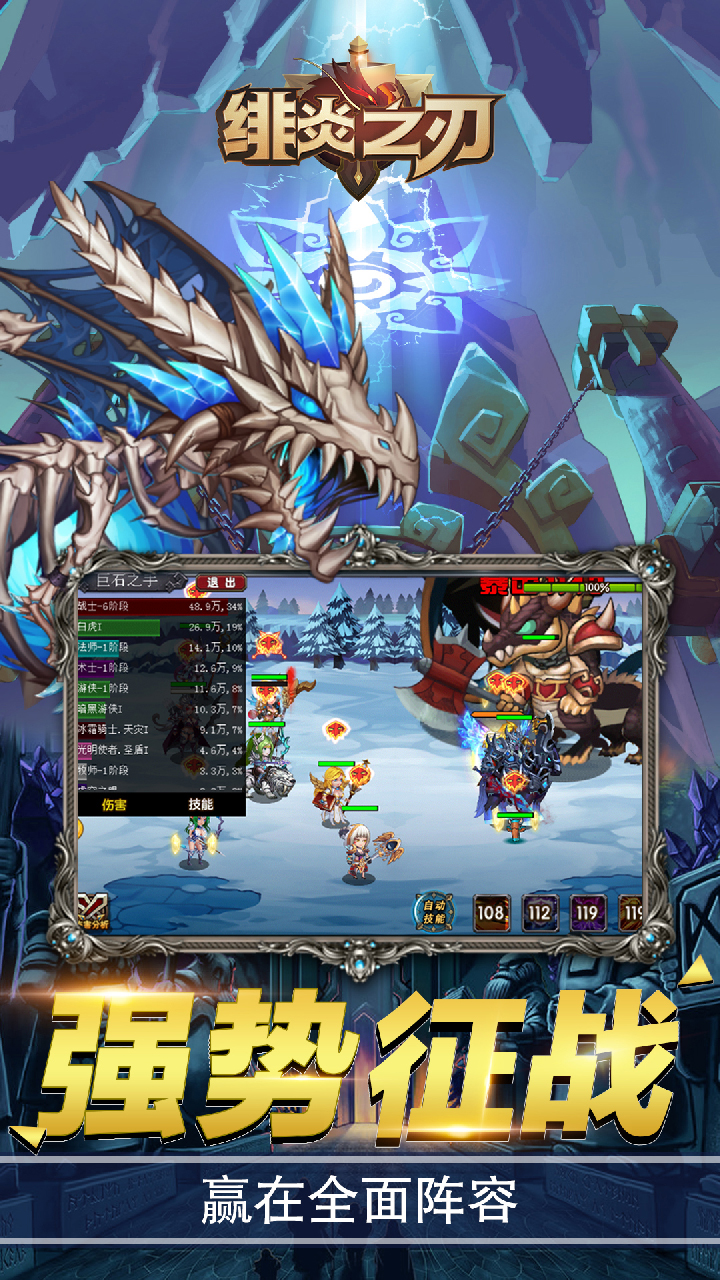Toggle the 自动技能 auto-skill button

point(435,911)
